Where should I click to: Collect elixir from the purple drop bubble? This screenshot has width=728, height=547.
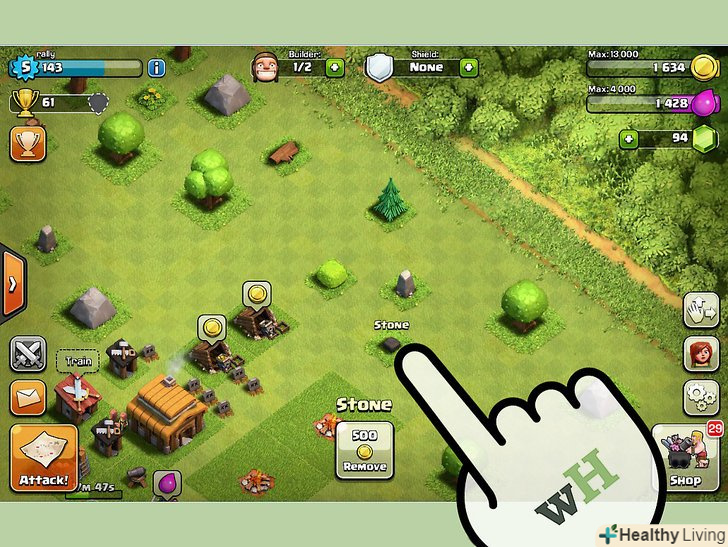166,485
